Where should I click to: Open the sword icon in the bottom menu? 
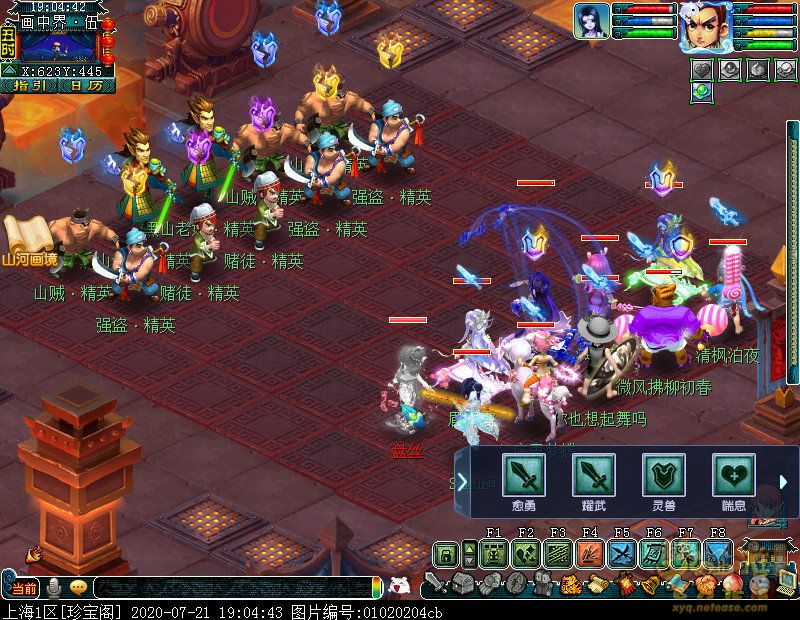[x=436, y=584]
